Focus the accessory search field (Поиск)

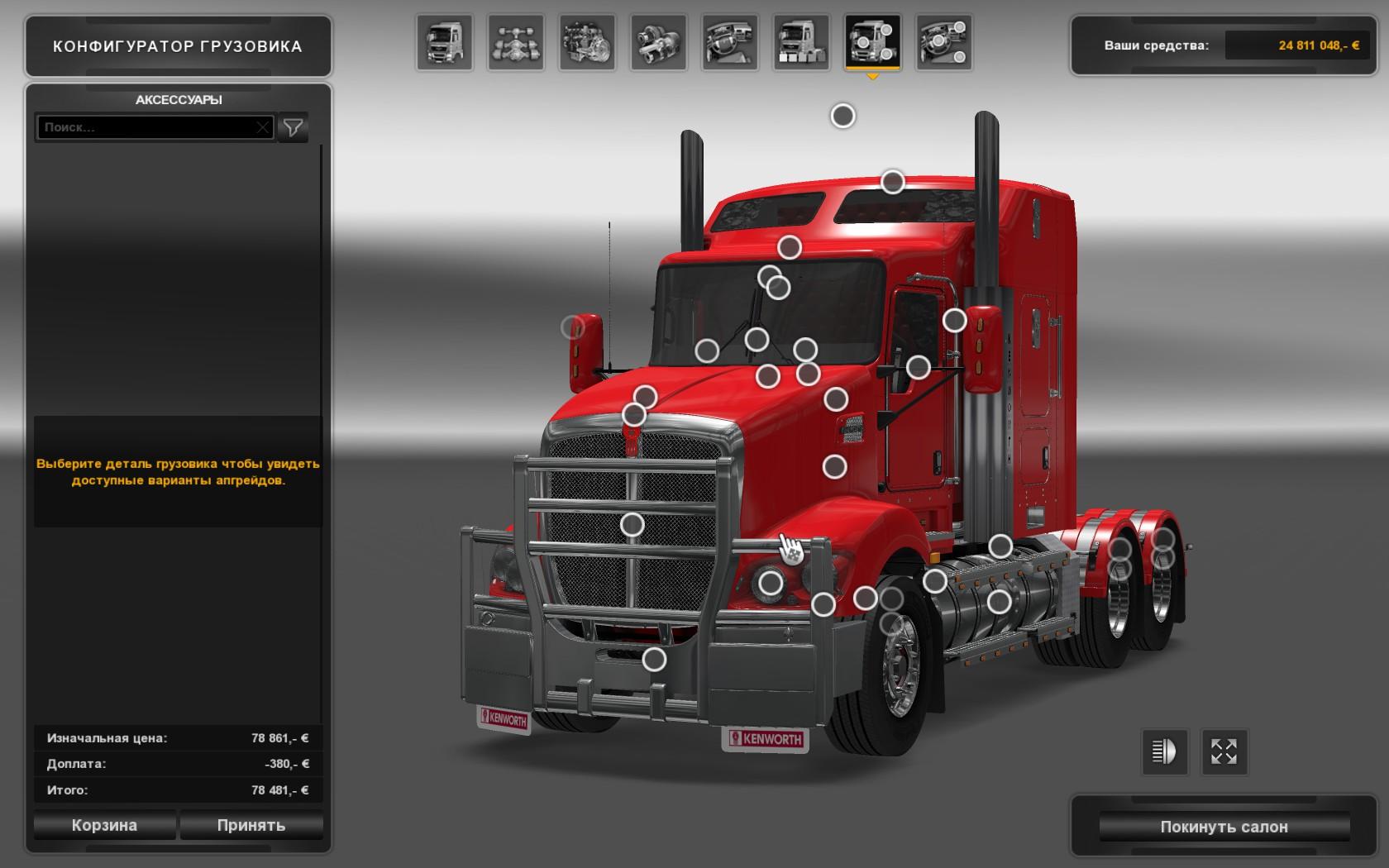click(147, 127)
